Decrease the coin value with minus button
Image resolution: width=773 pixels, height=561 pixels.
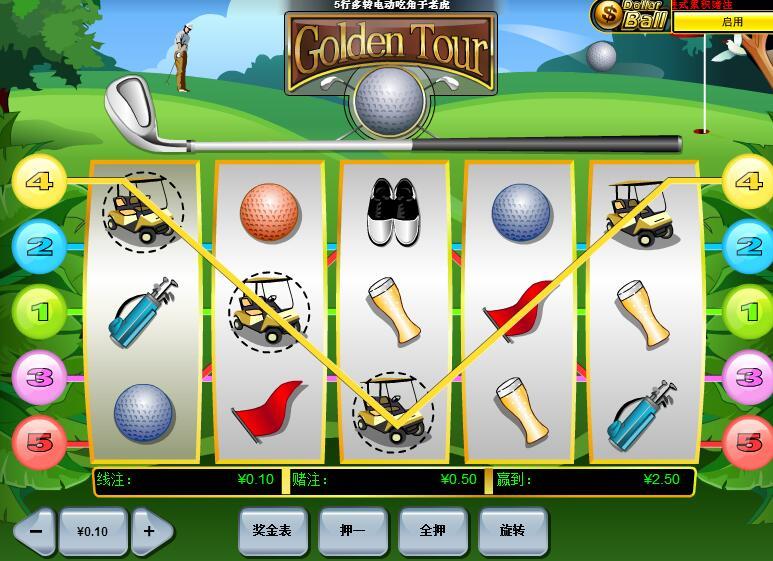click(x=36, y=531)
